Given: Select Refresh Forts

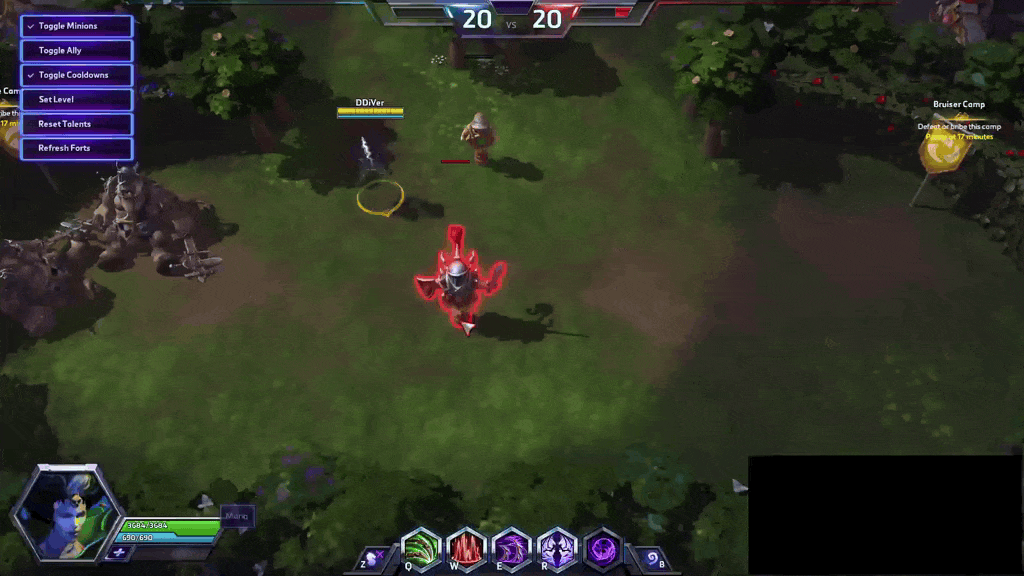Looking at the screenshot, I should point(76,148).
